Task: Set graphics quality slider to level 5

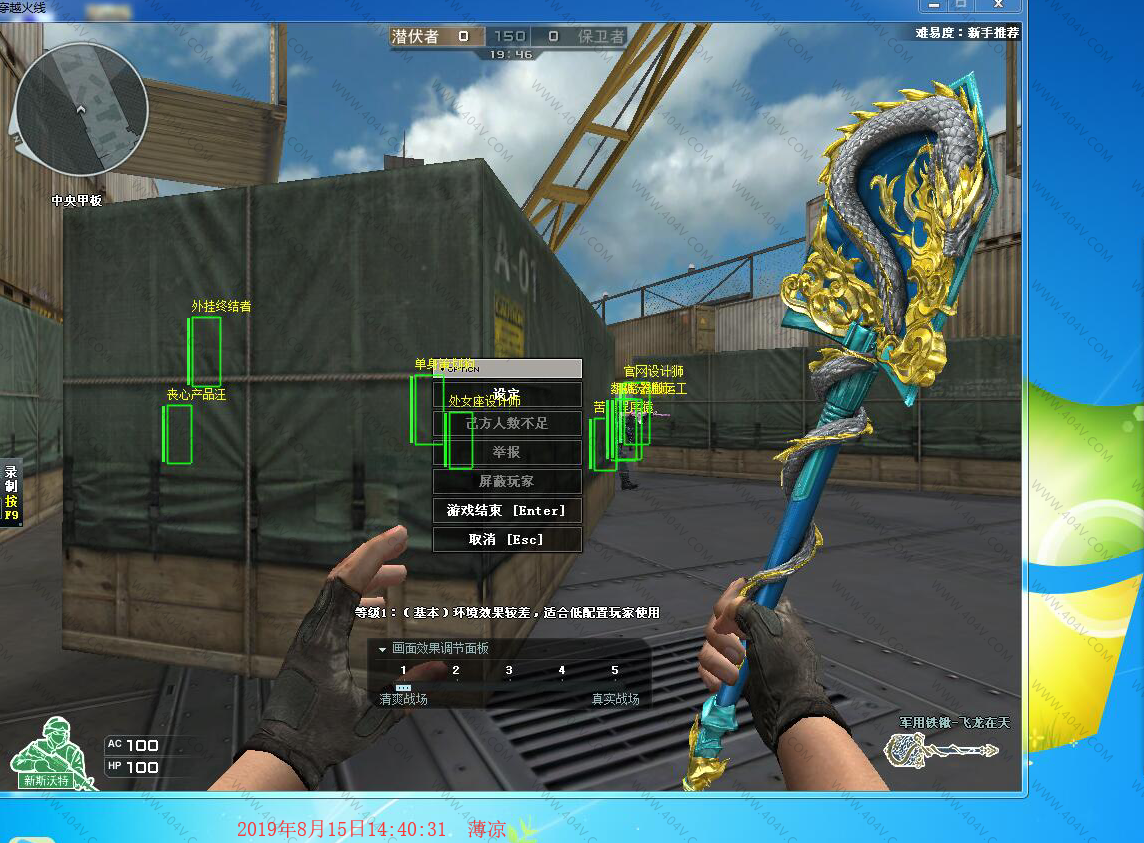Action: coord(615,672)
